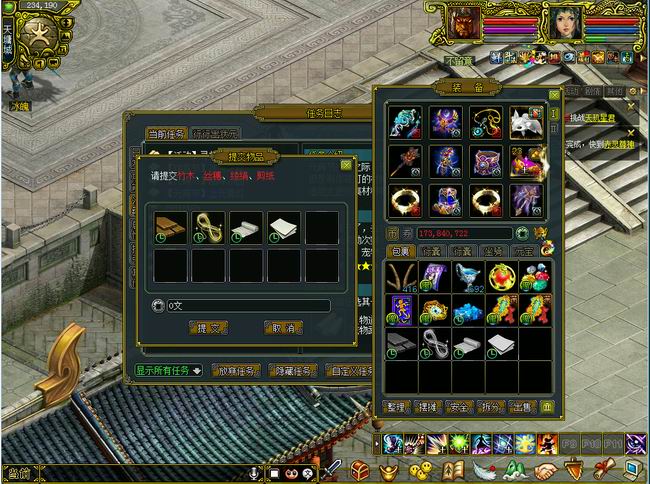Viewport: 650px width, 484px height.
Task: Open the handshake icon in the bottom bar
Action: [545, 471]
